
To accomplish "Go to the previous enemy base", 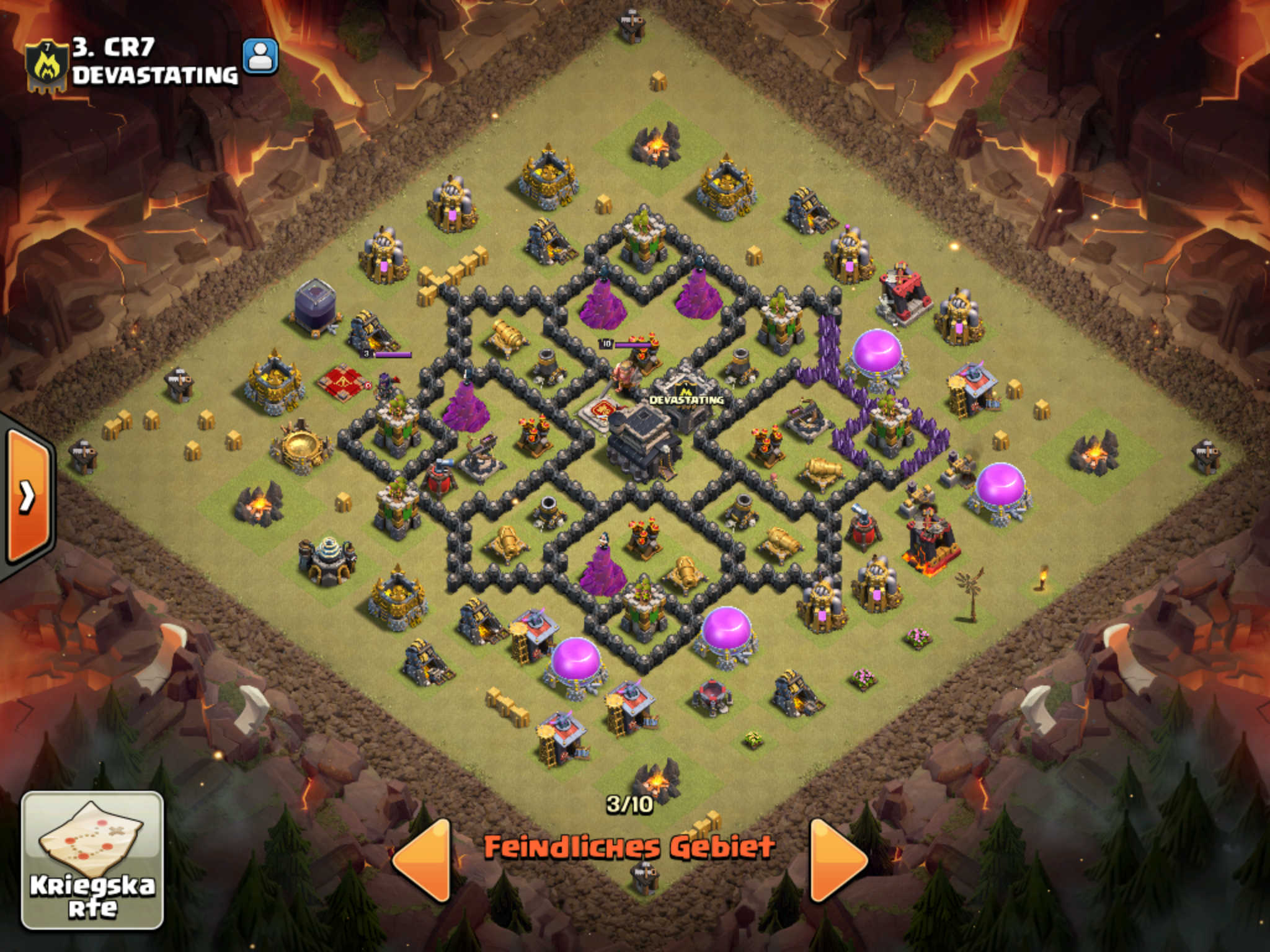I will (422, 859).
